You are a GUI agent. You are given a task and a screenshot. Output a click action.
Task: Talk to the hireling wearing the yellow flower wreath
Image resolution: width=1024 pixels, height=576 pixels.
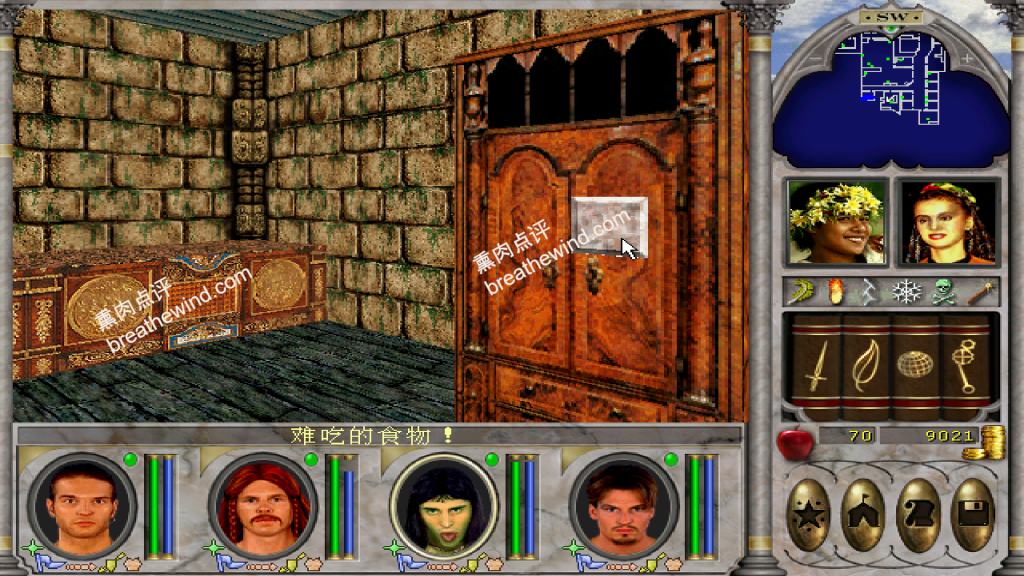pyautogui.click(x=837, y=223)
